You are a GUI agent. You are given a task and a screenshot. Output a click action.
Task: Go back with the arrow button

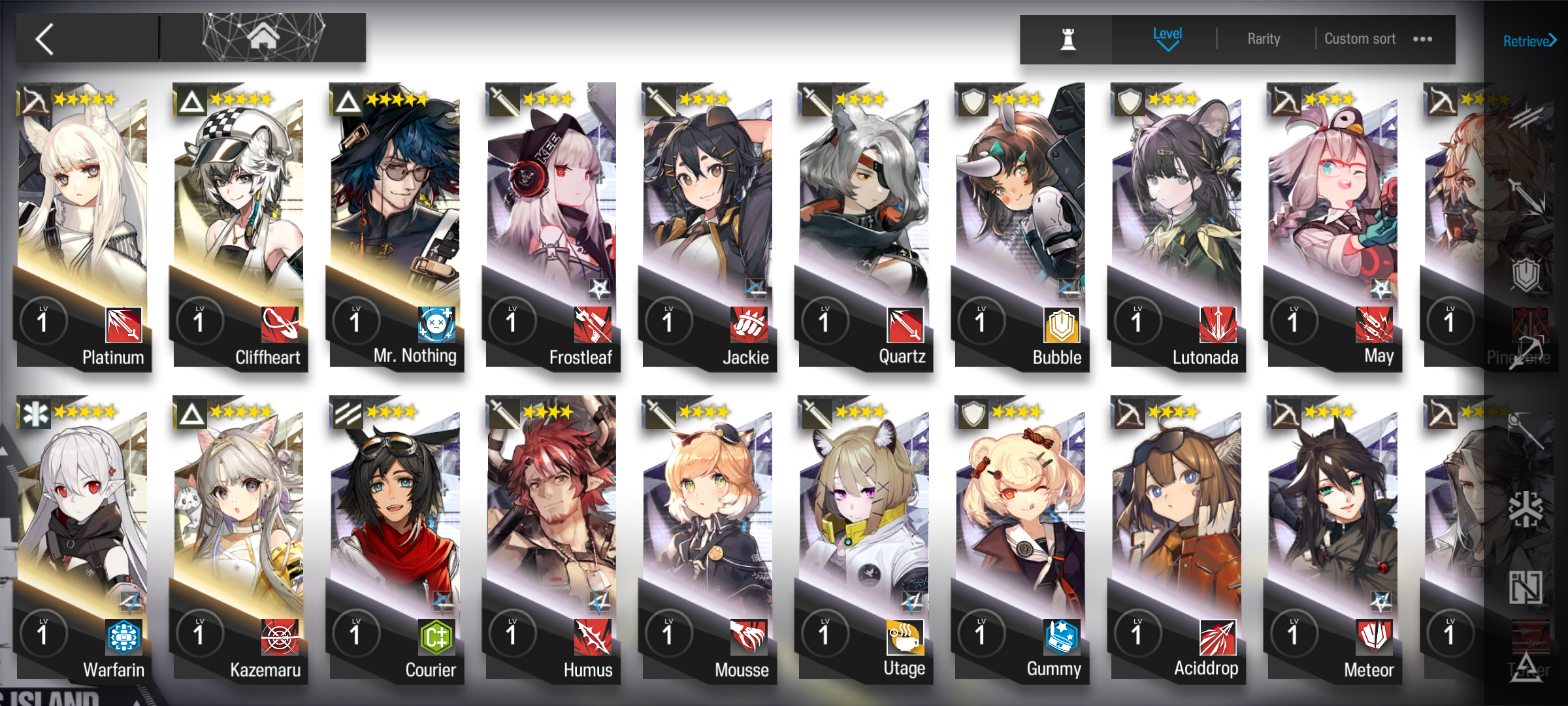[x=46, y=39]
